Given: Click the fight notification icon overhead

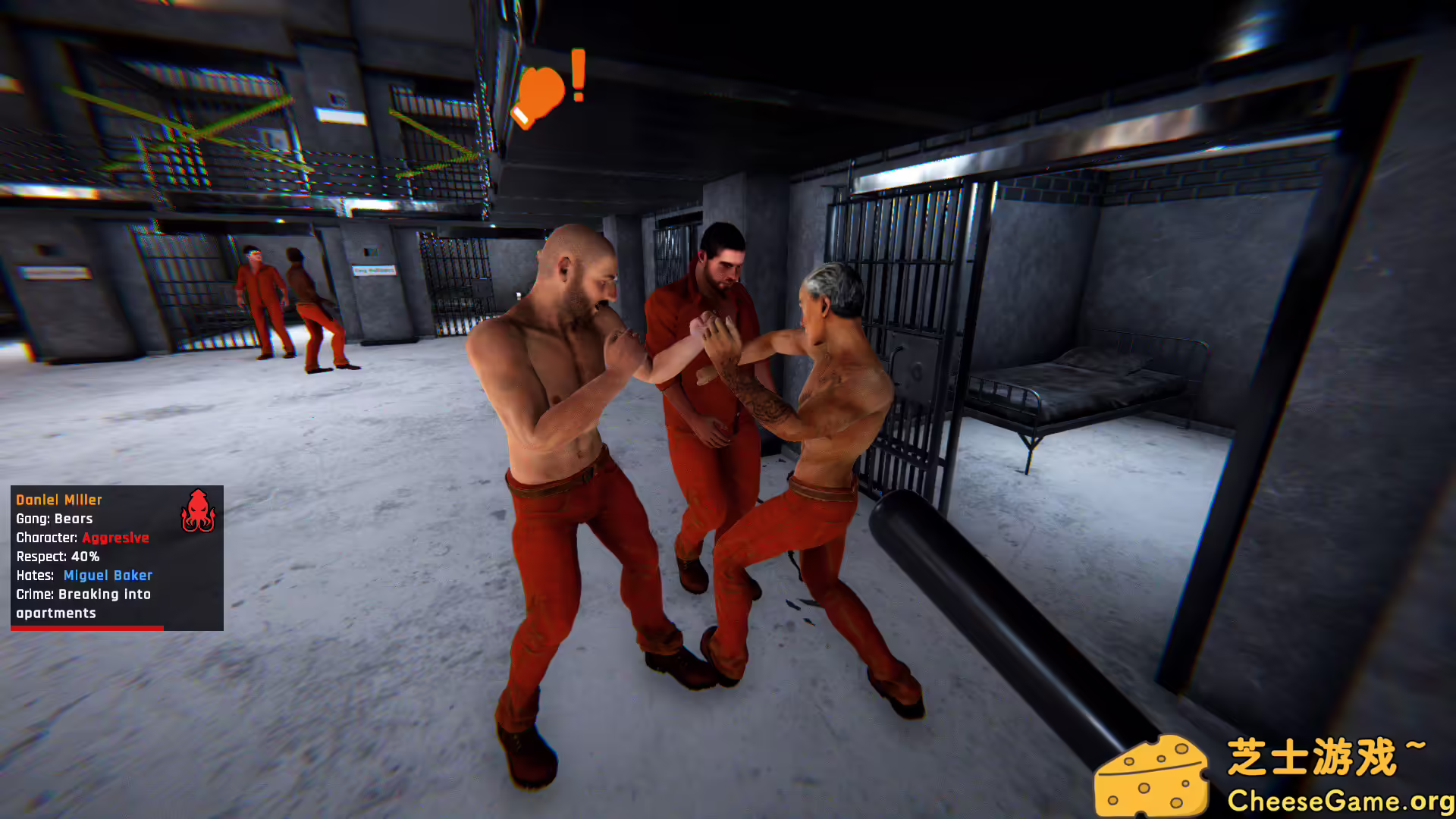Looking at the screenshot, I should tap(540, 93).
